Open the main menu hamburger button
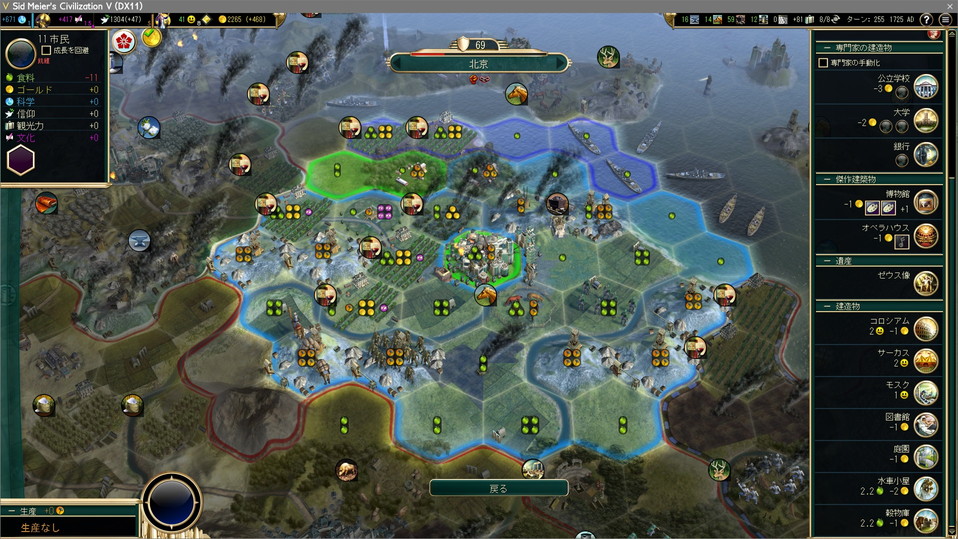 pyautogui.click(x=946, y=19)
